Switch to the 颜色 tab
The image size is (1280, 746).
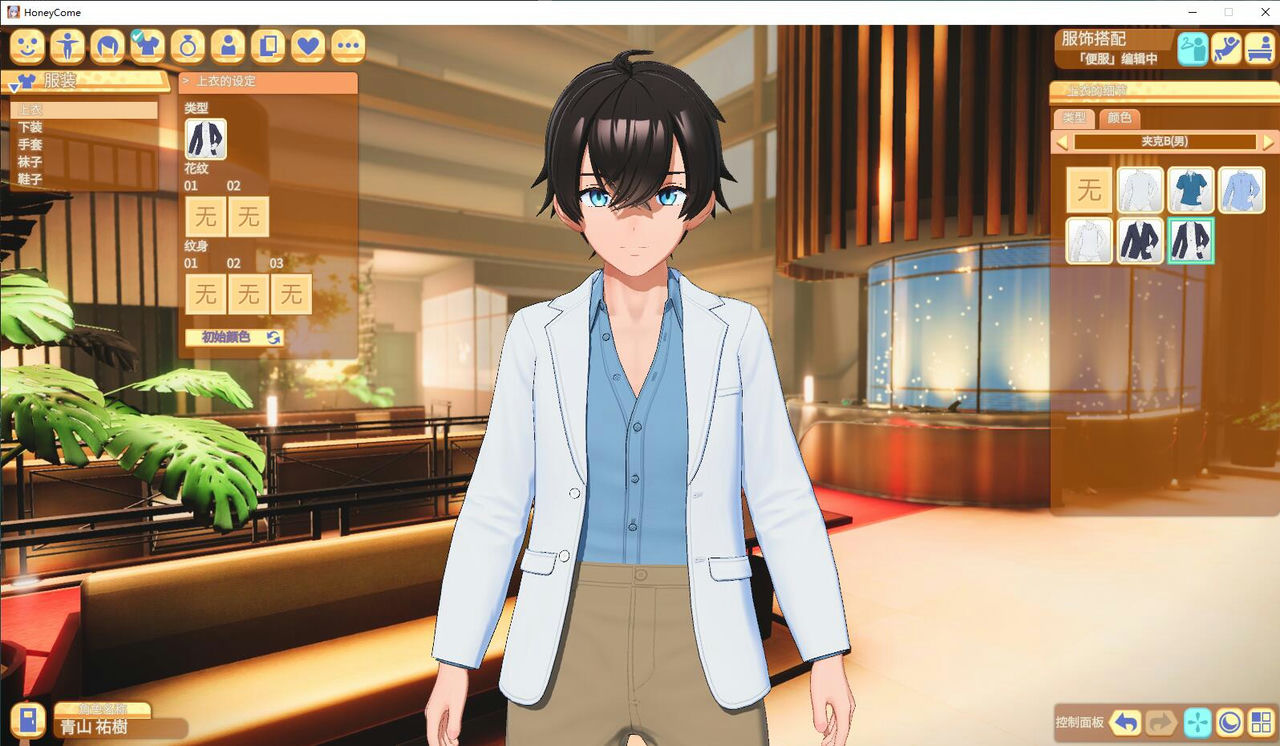point(1119,119)
